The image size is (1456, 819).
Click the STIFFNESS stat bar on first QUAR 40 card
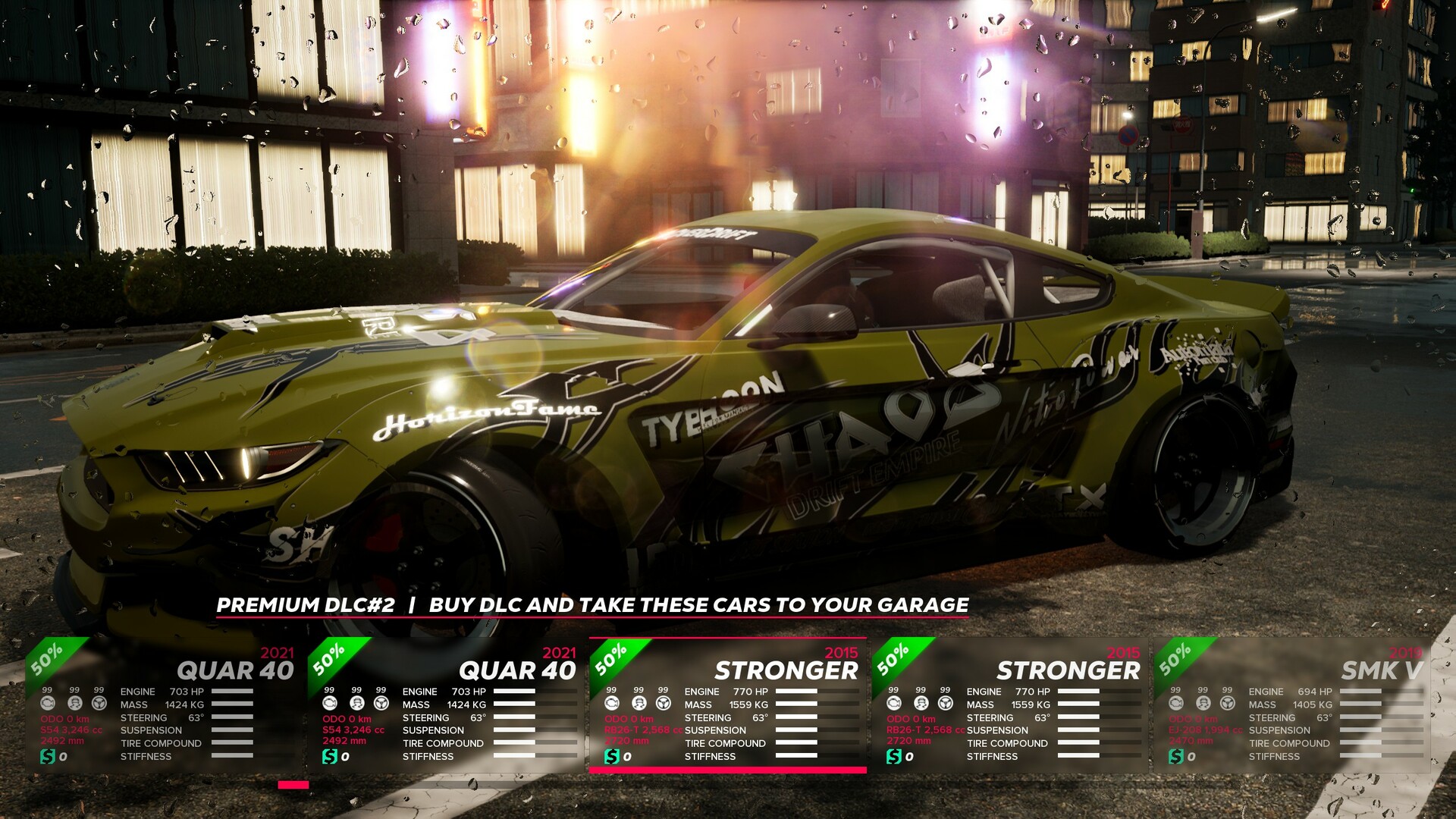click(x=231, y=755)
